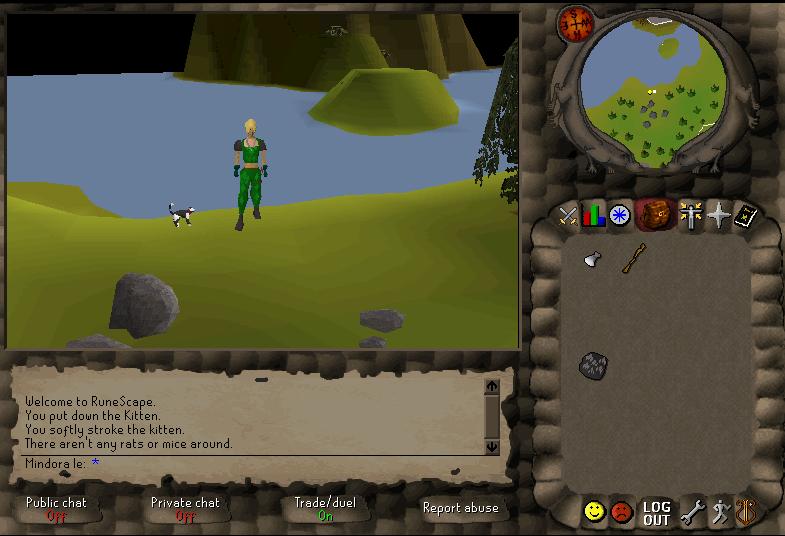The width and height of the screenshot is (785, 536).
Task: Open the music player harp tab
Action: click(x=746, y=512)
